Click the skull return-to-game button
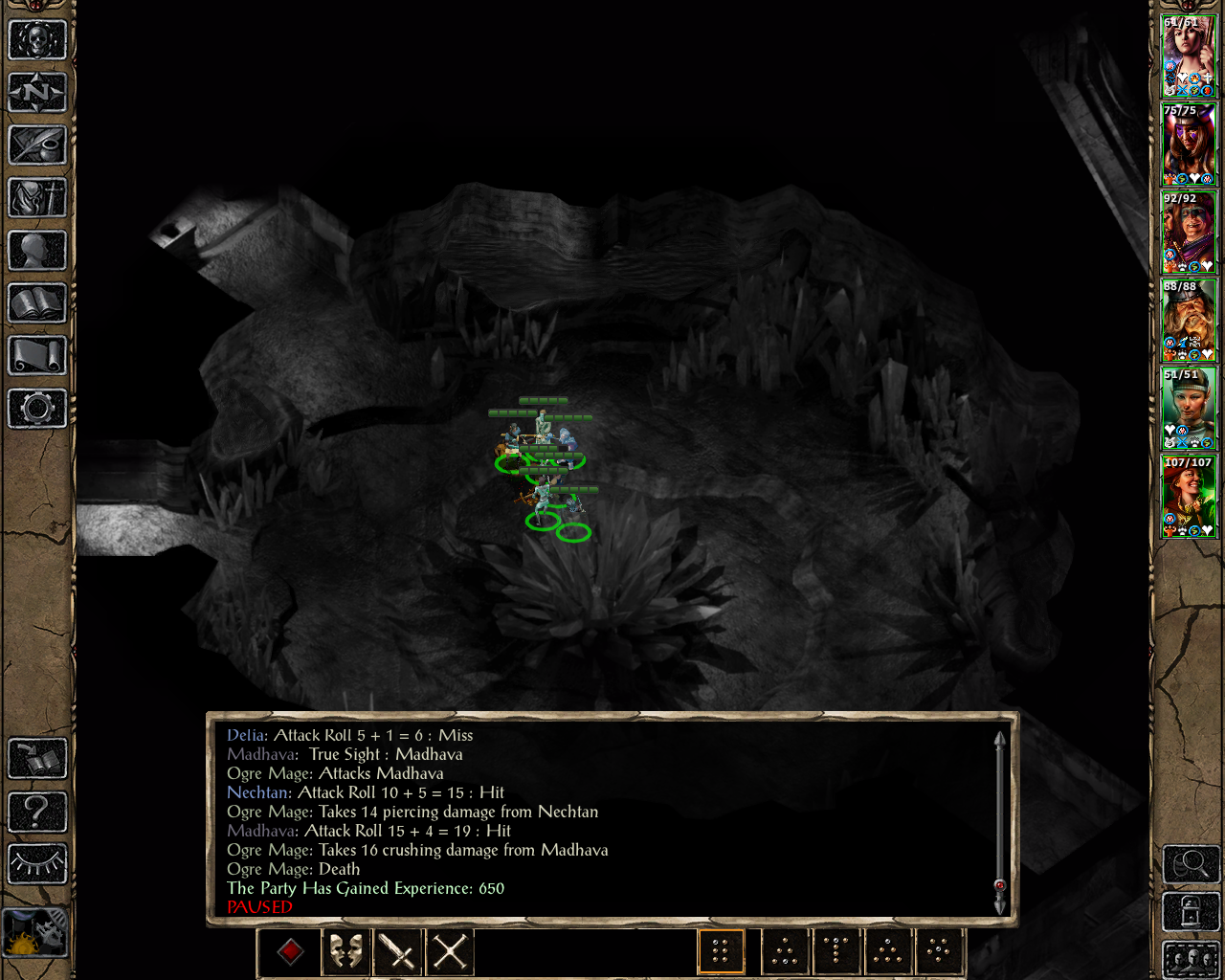This screenshot has width=1225, height=980. (x=37, y=41)
